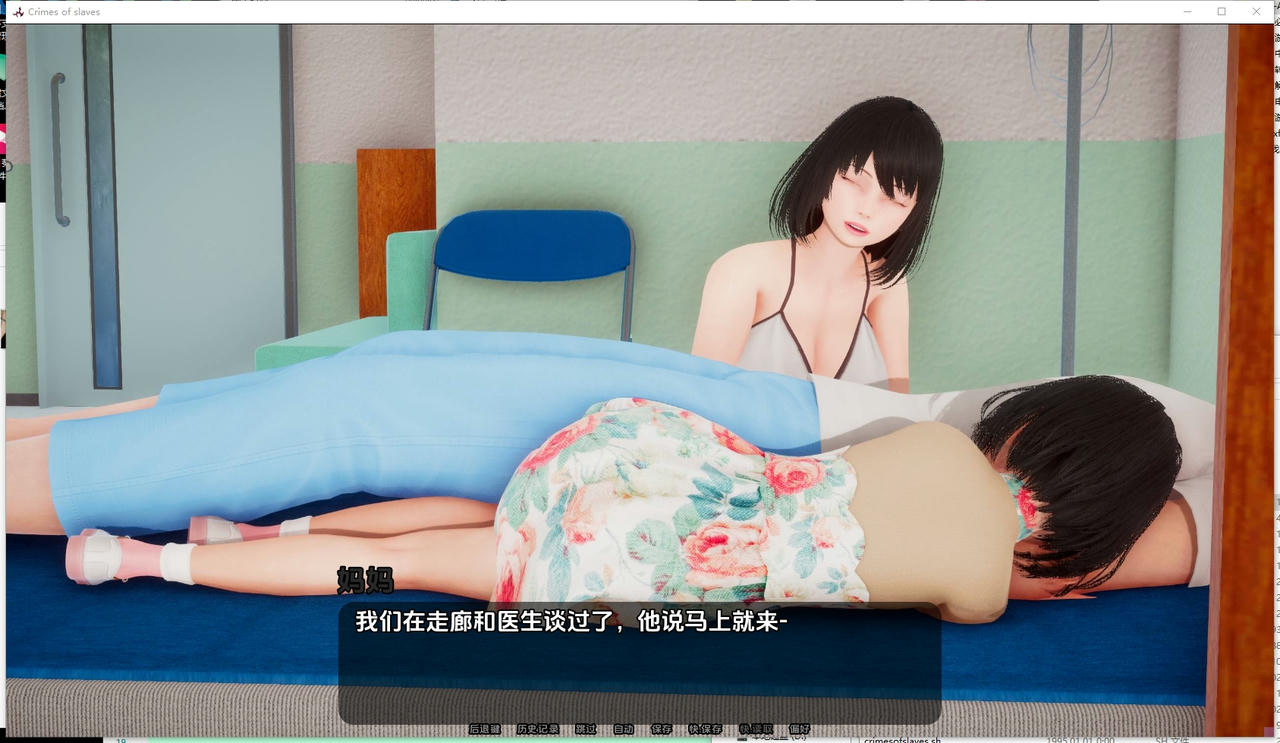The image size is (1280, 743).
Task: Enable 跳过 skip mode
Action: pyautogui.click(x=585, y=729)
